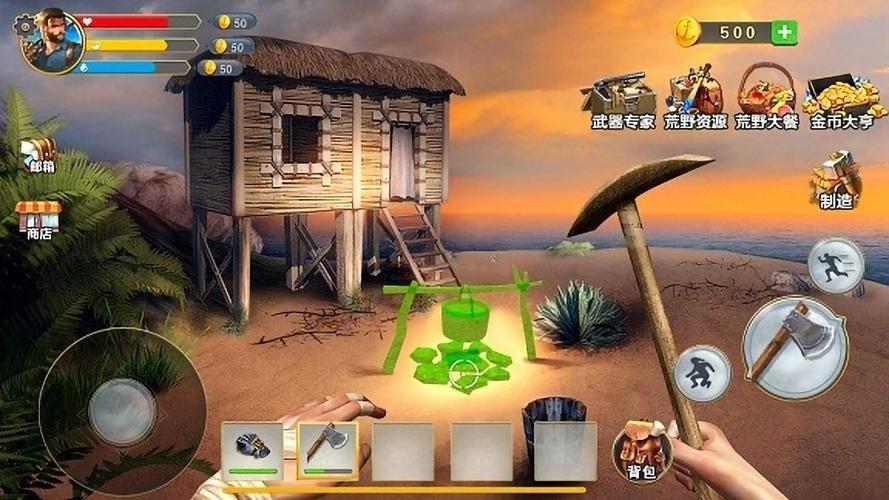
Task: Open the 邮箱 mailbox
Action: tap(39, 153)
